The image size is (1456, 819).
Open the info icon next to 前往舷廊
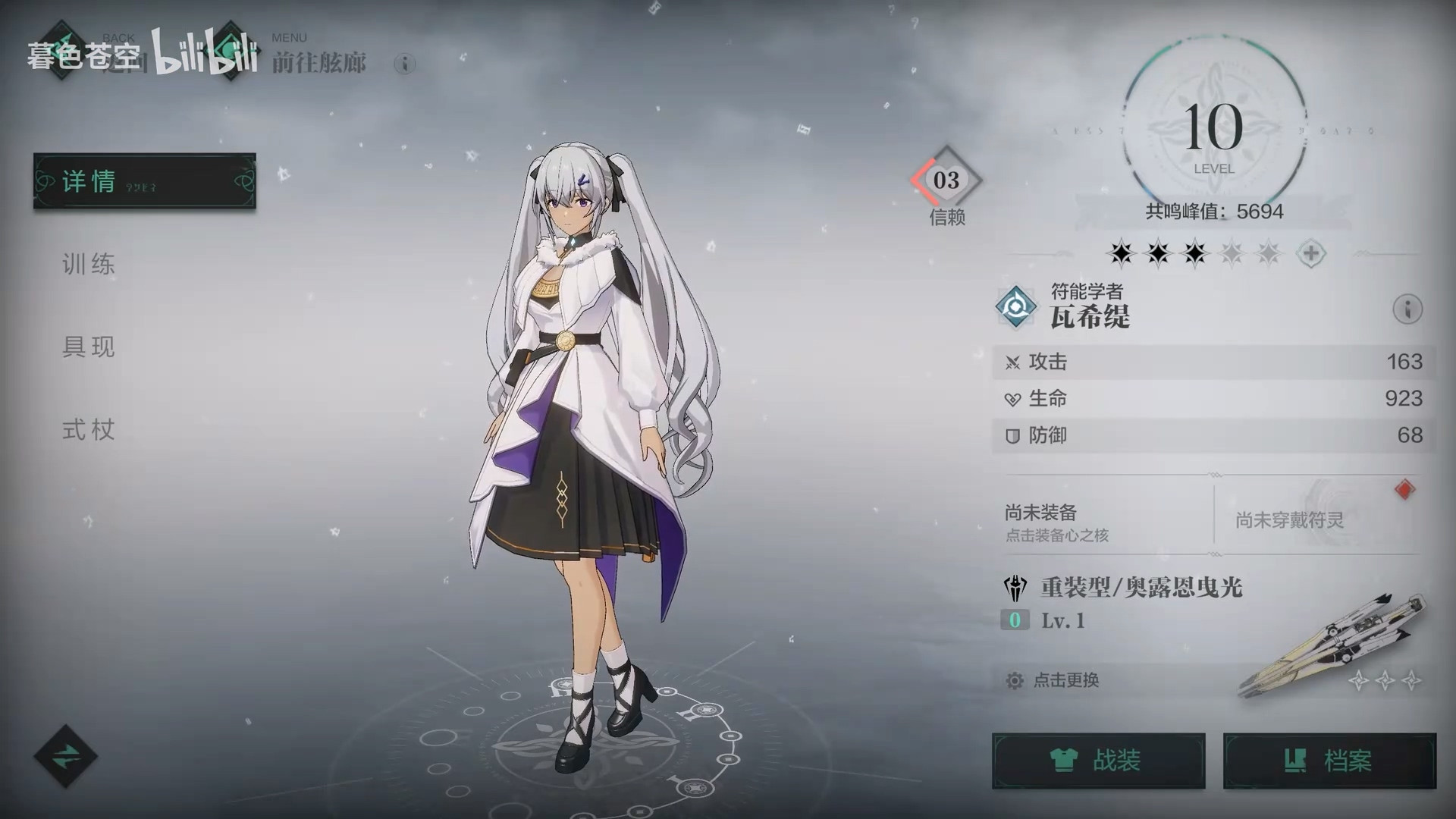click(405, 64)
